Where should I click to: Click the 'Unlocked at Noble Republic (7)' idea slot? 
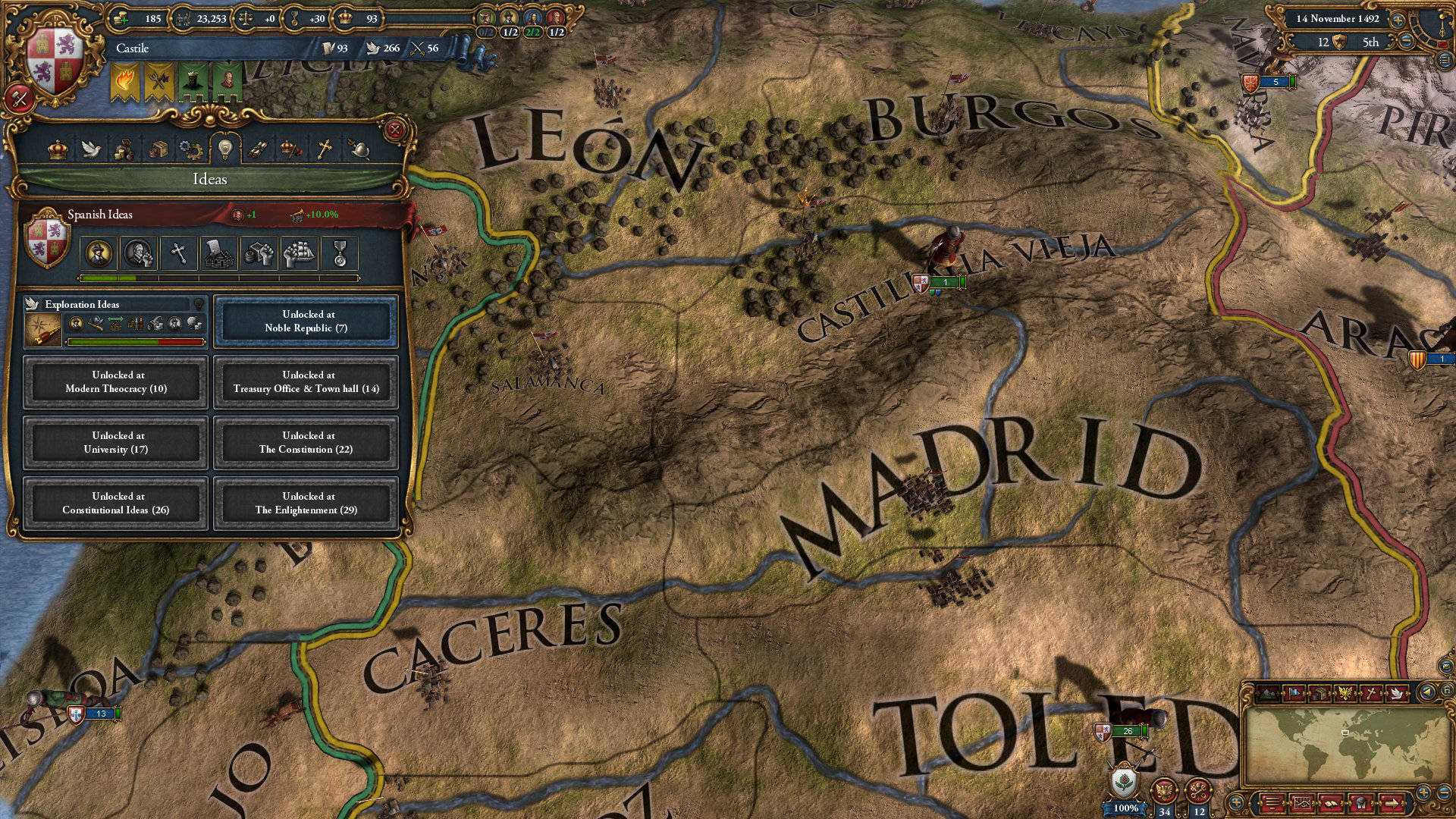coord(305,321)
